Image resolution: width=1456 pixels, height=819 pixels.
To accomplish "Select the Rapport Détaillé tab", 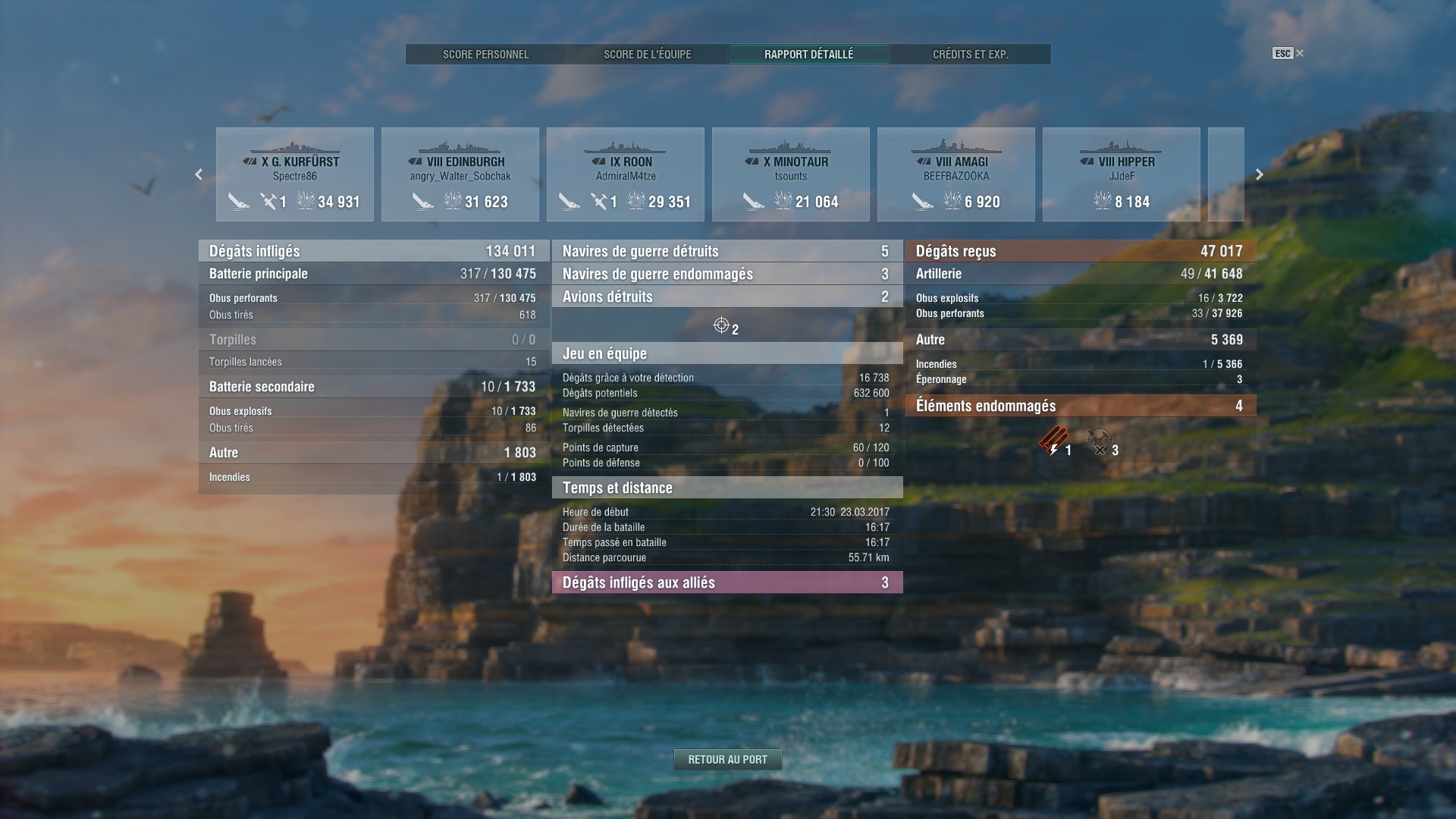I will point(808,55).
